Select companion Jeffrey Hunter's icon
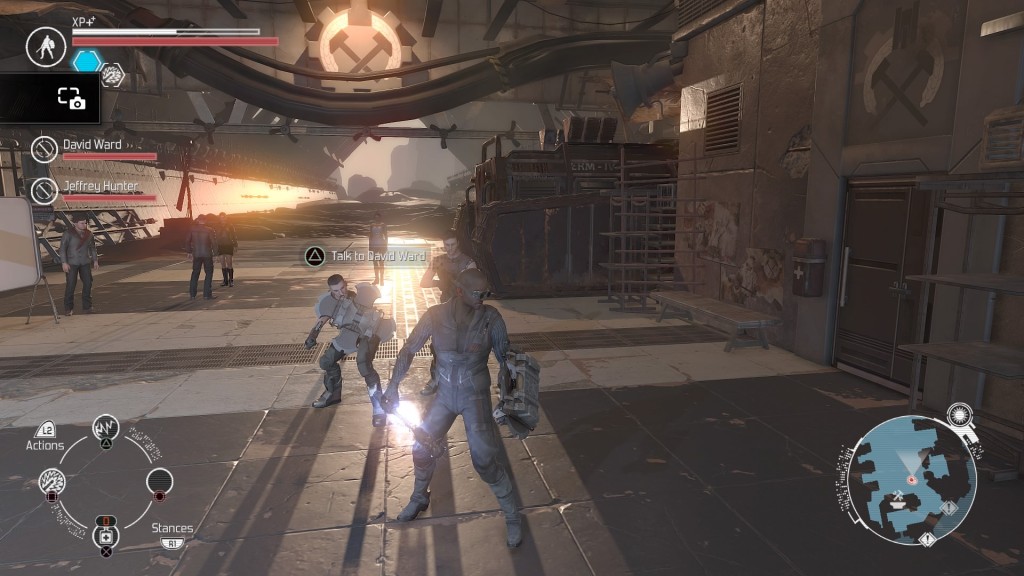Viewport: 1024px width, 576px height. point(44,190)
